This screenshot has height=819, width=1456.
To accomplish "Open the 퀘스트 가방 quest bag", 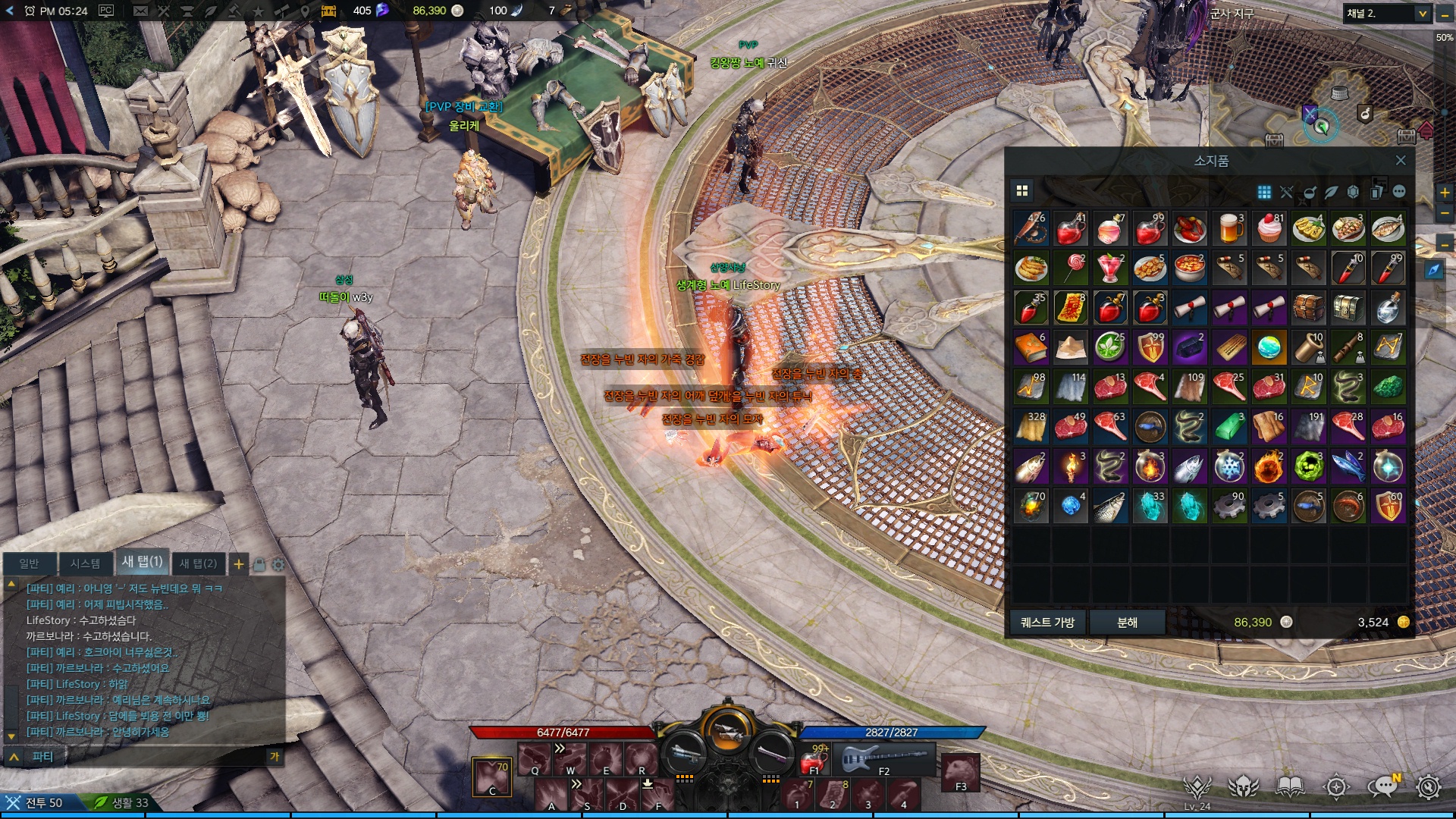I will coord(1047,622).
